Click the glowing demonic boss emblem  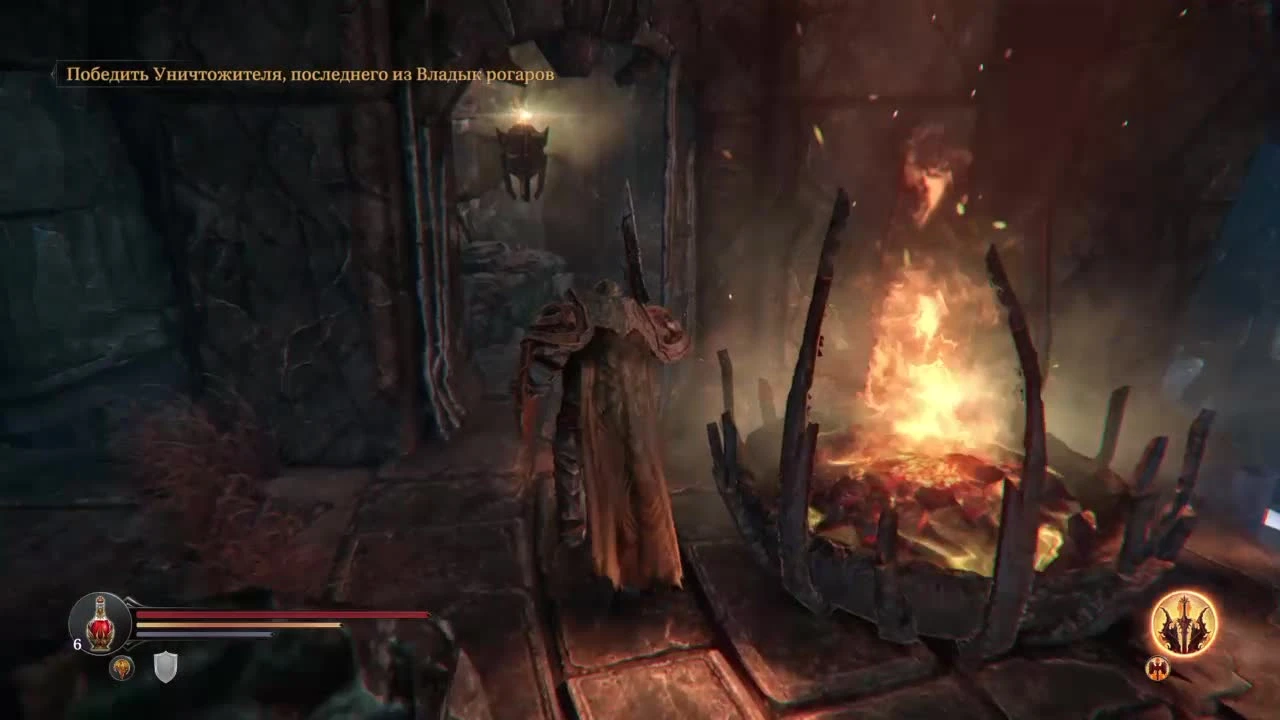[x=1185, y=622]
